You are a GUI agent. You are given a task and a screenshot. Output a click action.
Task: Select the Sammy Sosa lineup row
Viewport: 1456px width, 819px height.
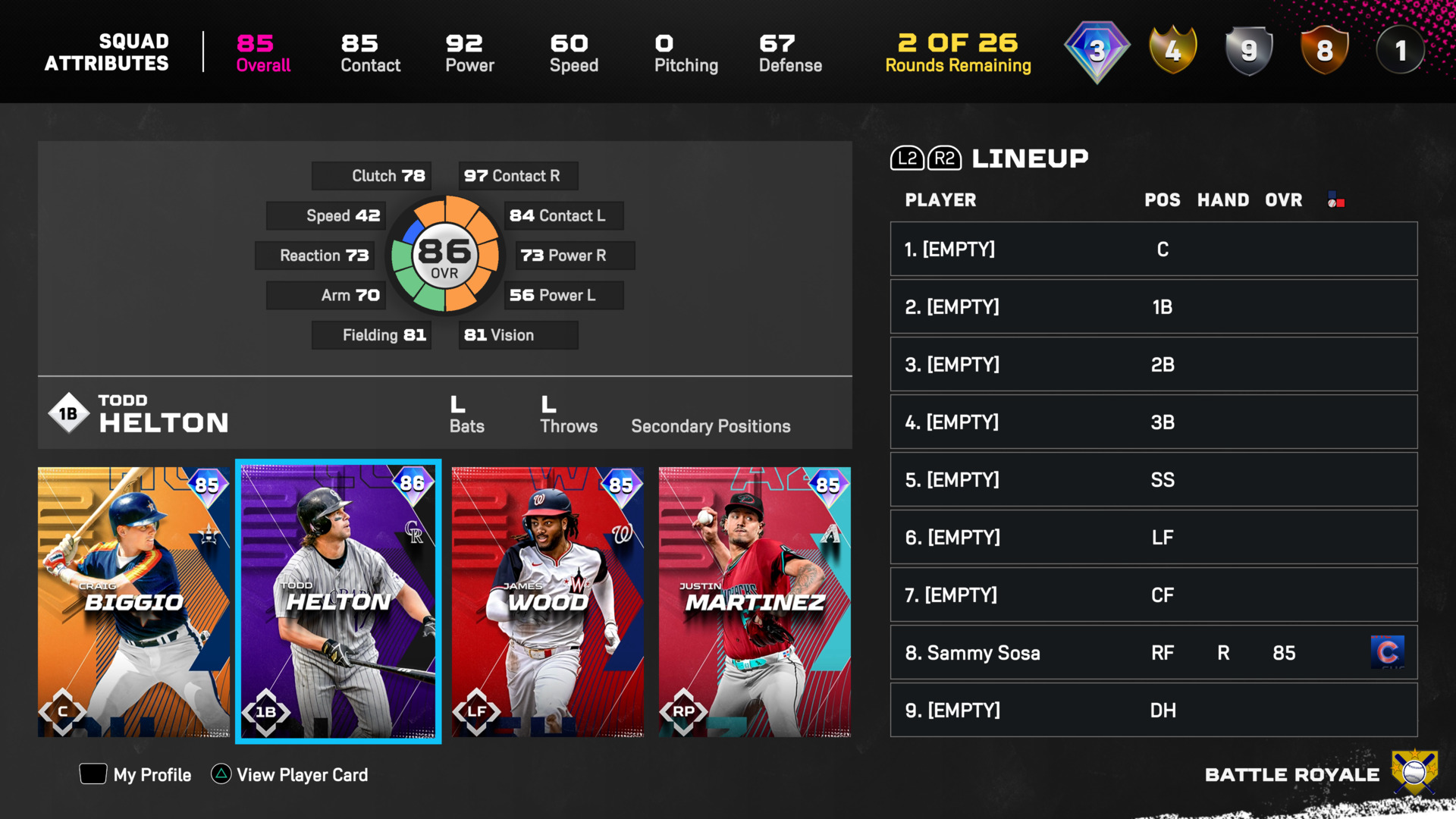tap(1153, 652)
